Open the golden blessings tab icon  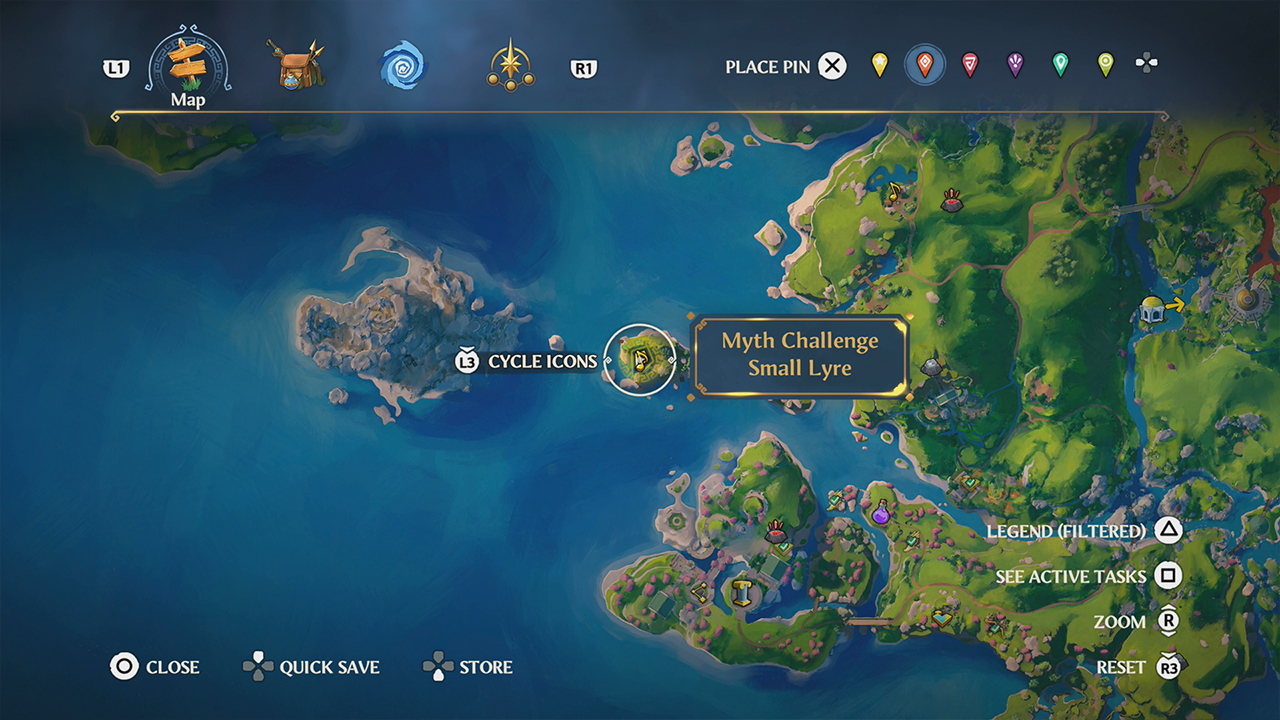coord(511,63)
